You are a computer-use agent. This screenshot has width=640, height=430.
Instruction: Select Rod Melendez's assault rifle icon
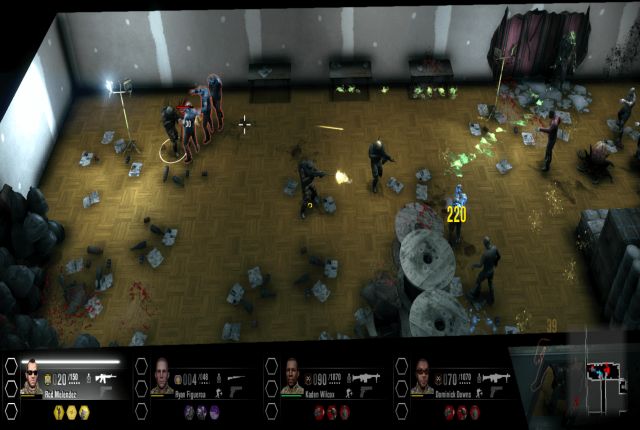pyautogui.click(x=106, y=377)
